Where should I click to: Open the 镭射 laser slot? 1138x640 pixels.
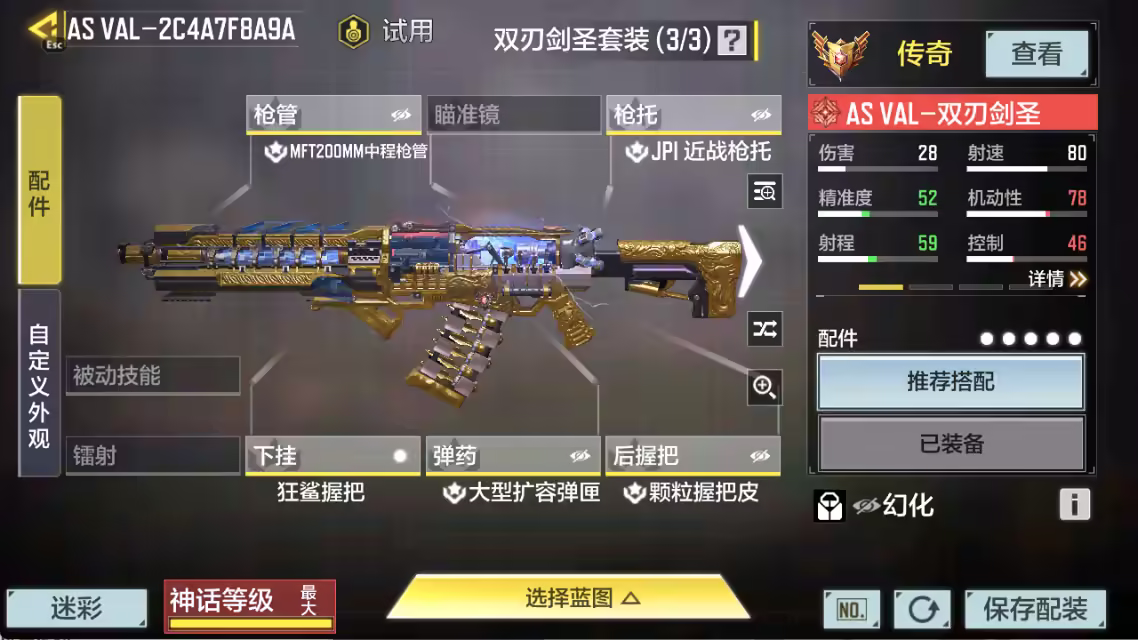[x=152, y=456]
